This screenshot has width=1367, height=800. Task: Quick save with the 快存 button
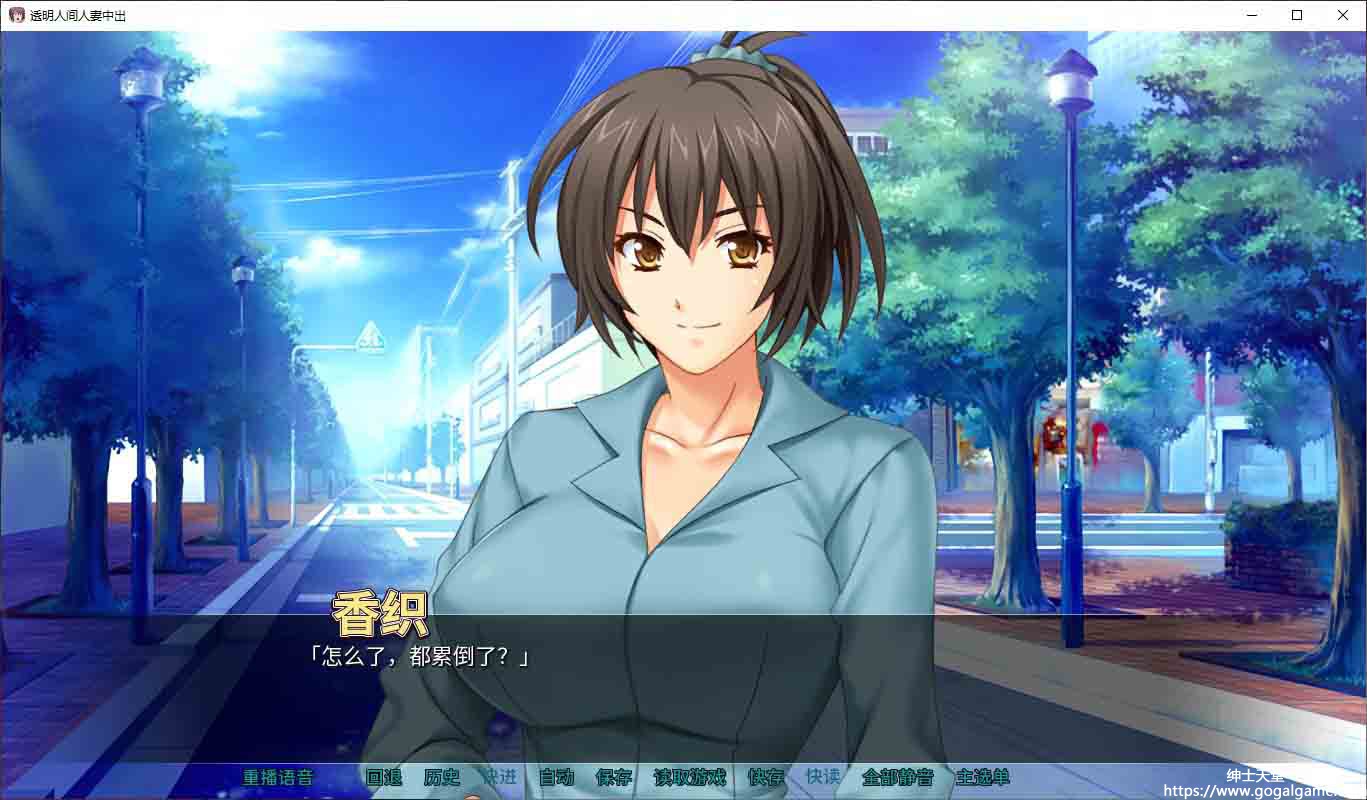tap(766, 777)
